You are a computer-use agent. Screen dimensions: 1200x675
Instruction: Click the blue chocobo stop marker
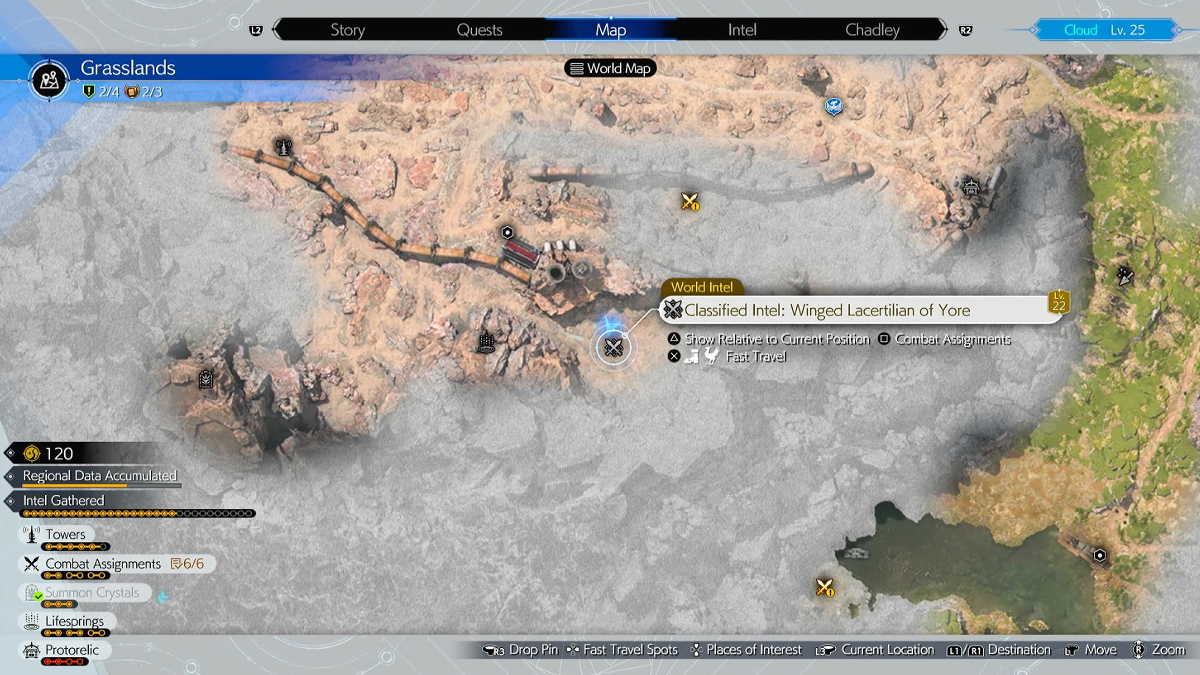[832, 105]
